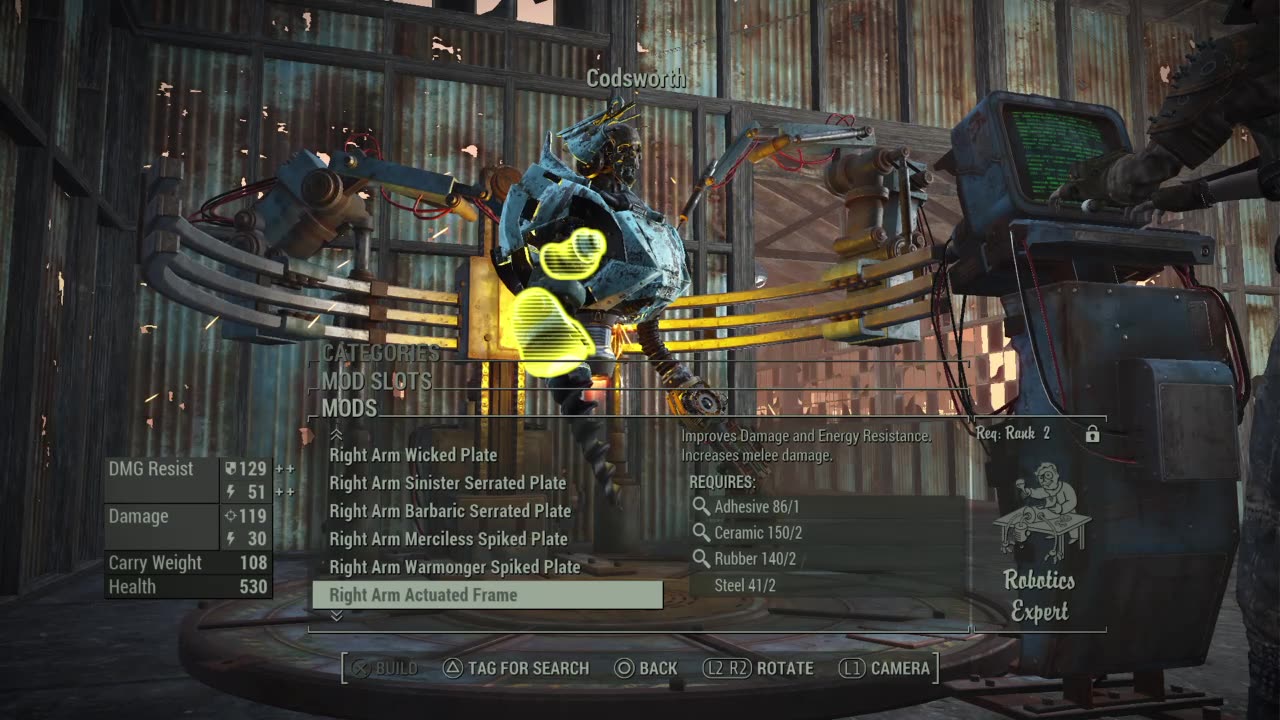Screen dimensions: 1280x720
Task: Click the Ceramic 150/2 requirement row
Action: coord(757,533)
